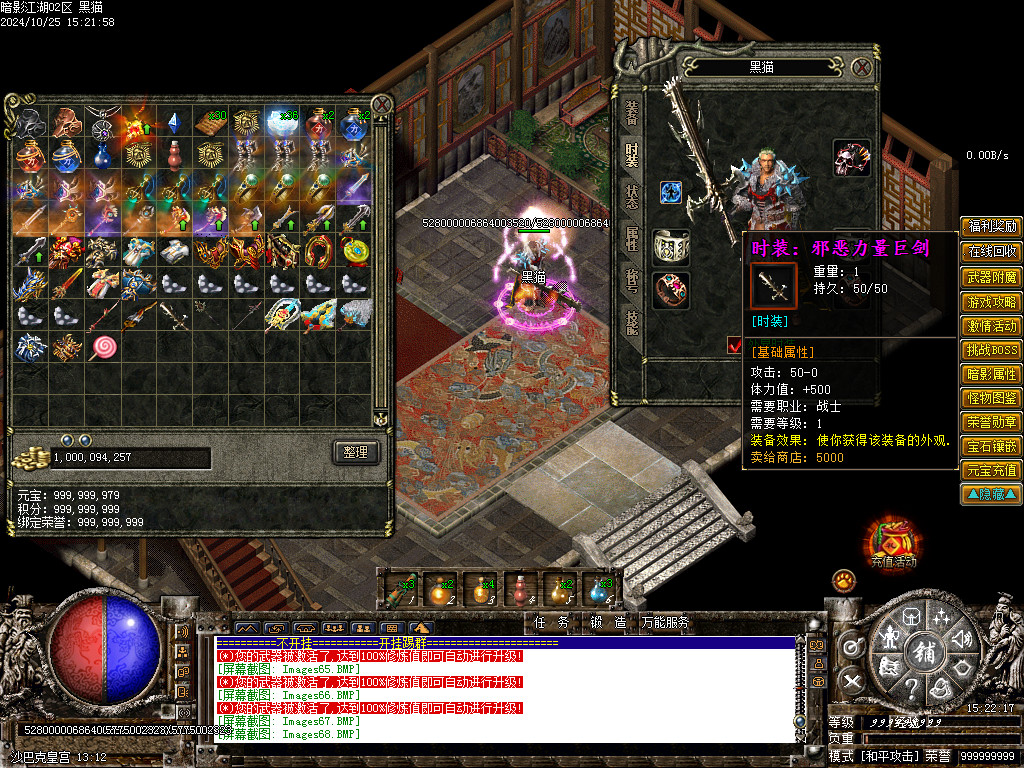
Task: Choose the 武器附魔 weapon enchant button
Action: tap(991, 276)
